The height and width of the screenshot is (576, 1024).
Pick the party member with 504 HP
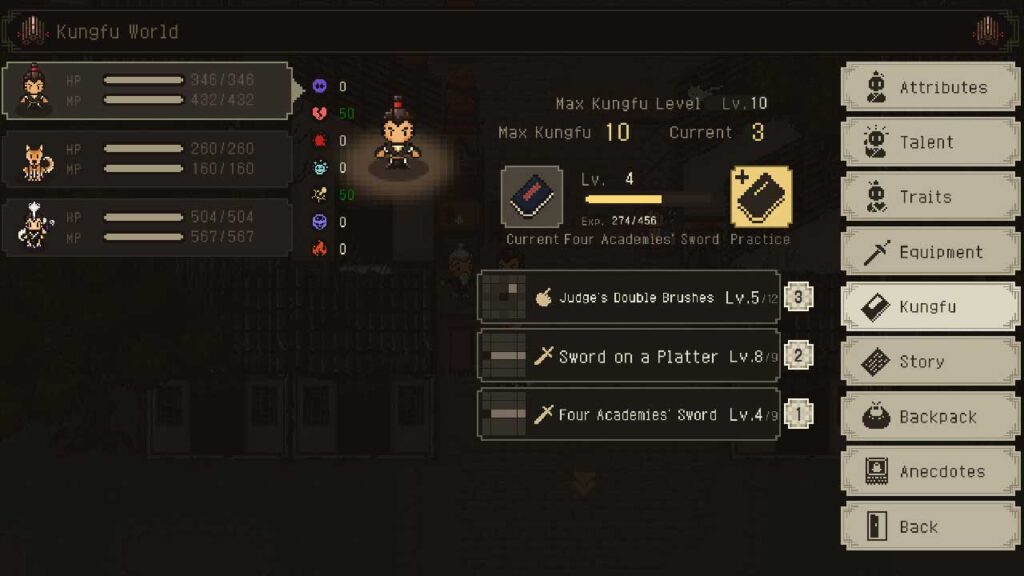point(146,227)
